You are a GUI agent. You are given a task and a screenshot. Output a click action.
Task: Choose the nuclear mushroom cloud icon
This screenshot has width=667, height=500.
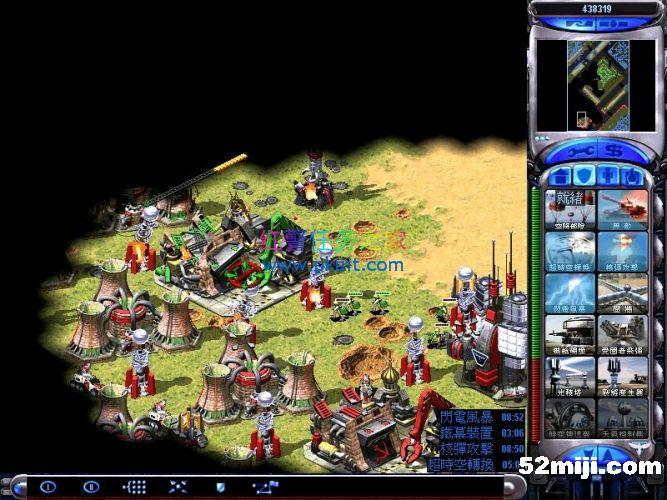coord(622,250)
